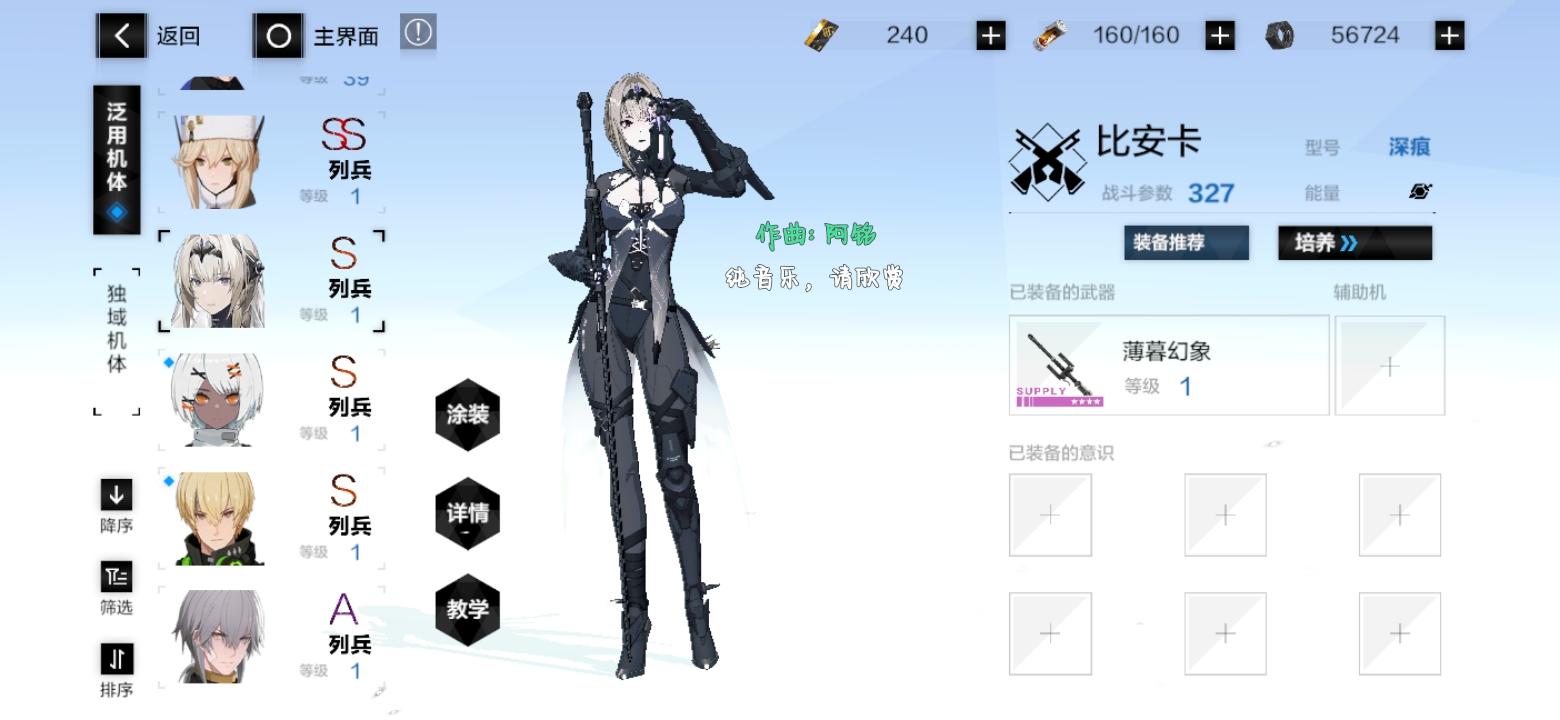Open the 涂装 (coating) panel
The image size is (1560, 720).
click(x=467, y=415)
